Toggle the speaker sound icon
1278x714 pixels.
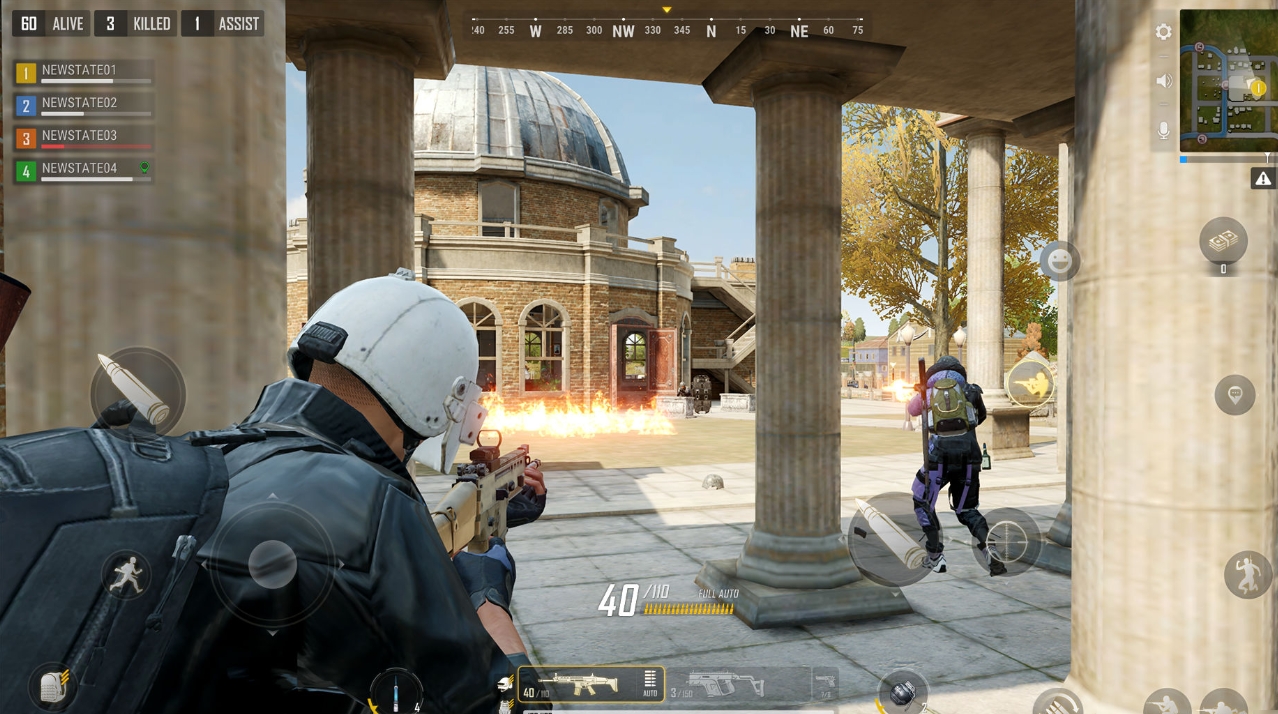click(1163, 81)
